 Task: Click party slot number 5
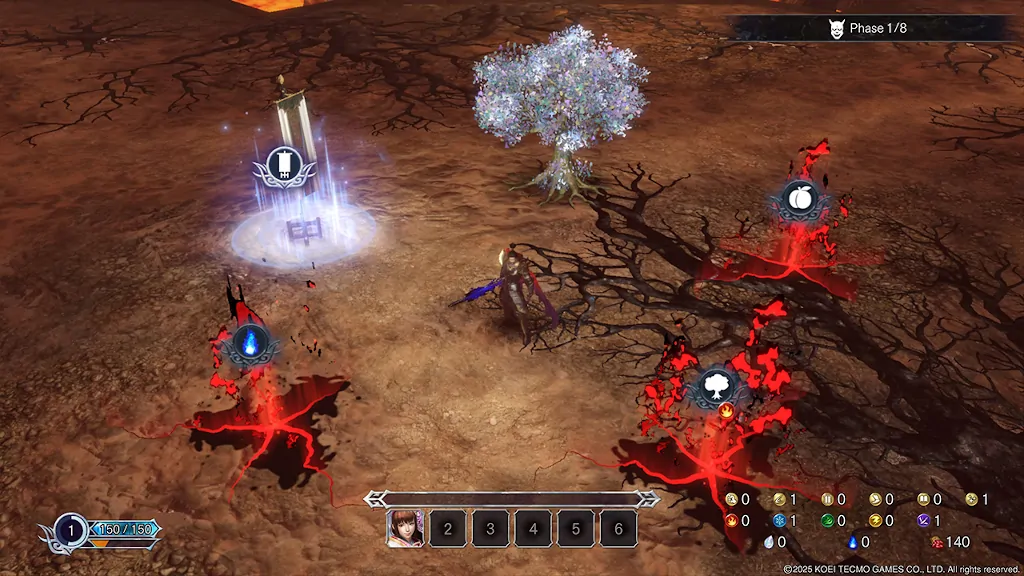577,528
